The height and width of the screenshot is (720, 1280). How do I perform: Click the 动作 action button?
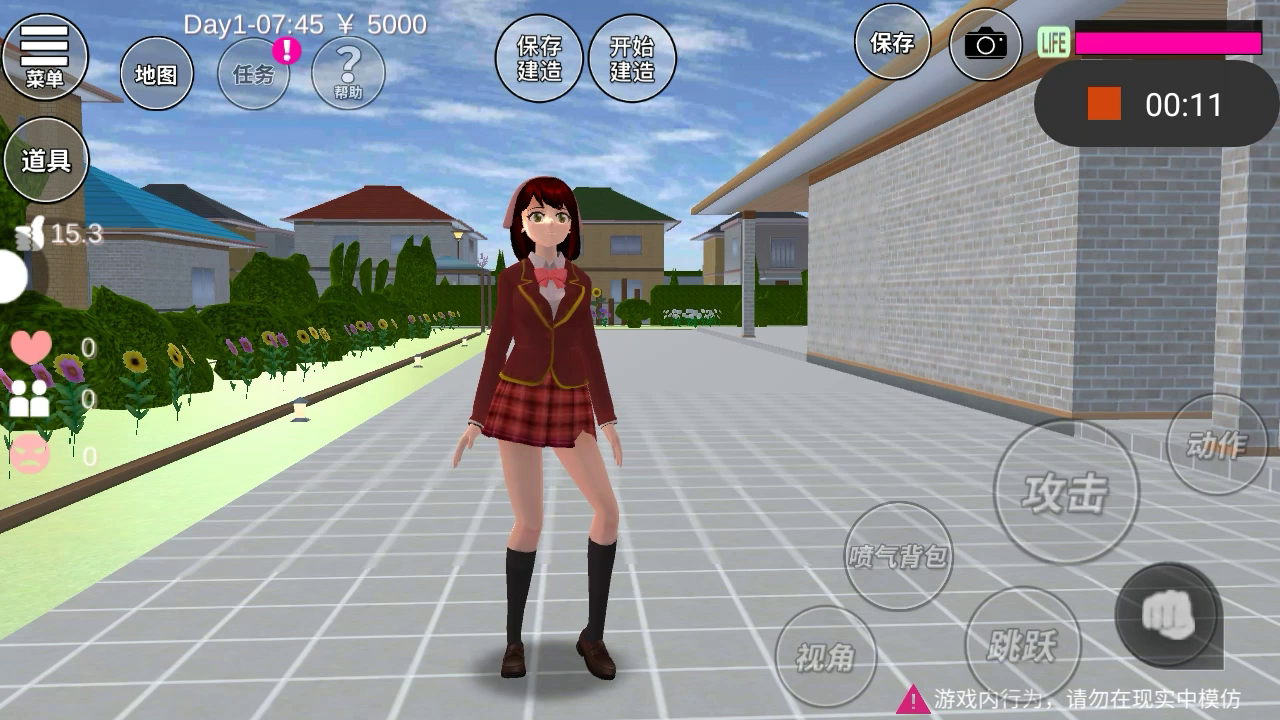pos(1216,445)
